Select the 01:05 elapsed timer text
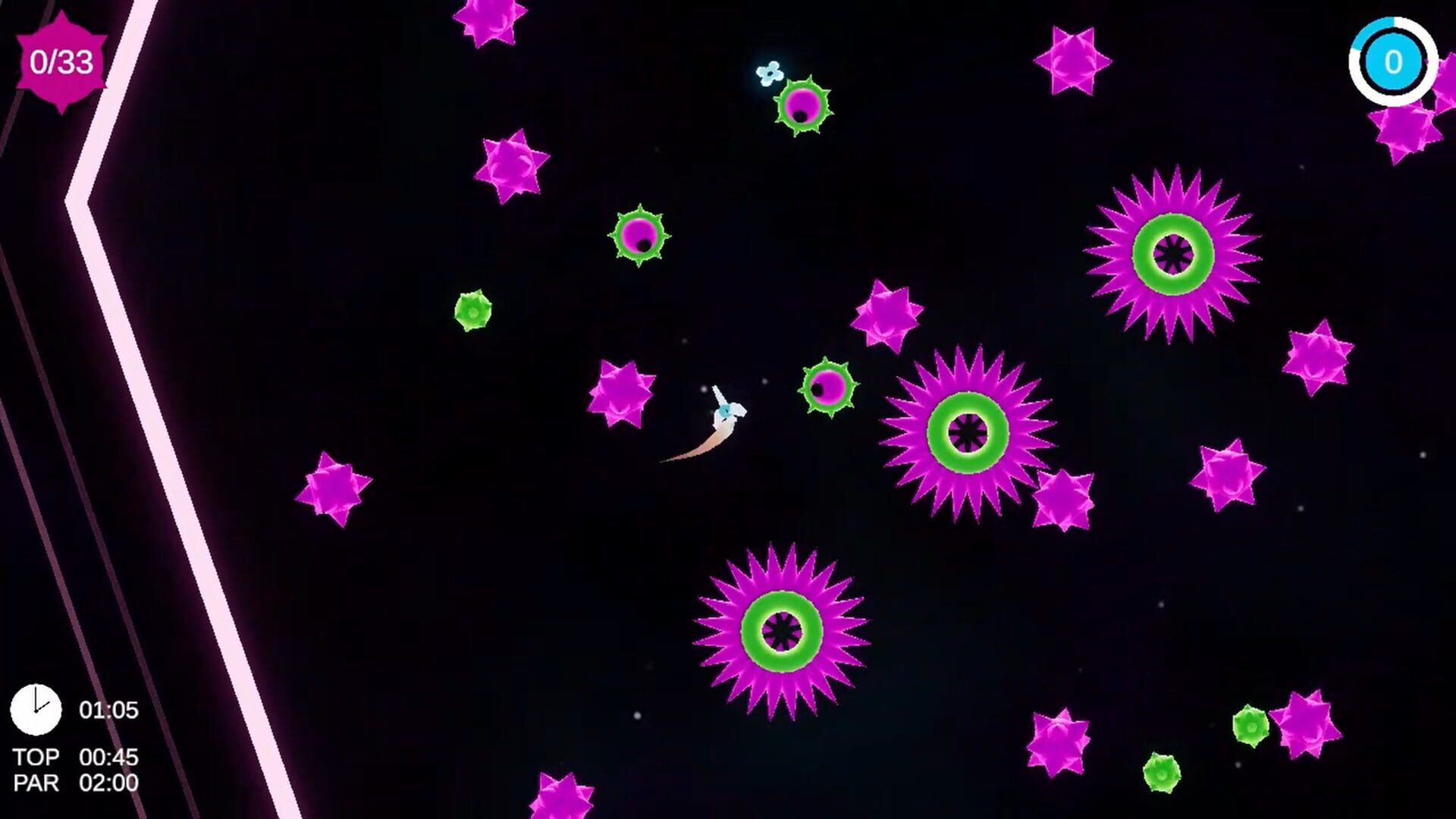 [x=108, y=711]
